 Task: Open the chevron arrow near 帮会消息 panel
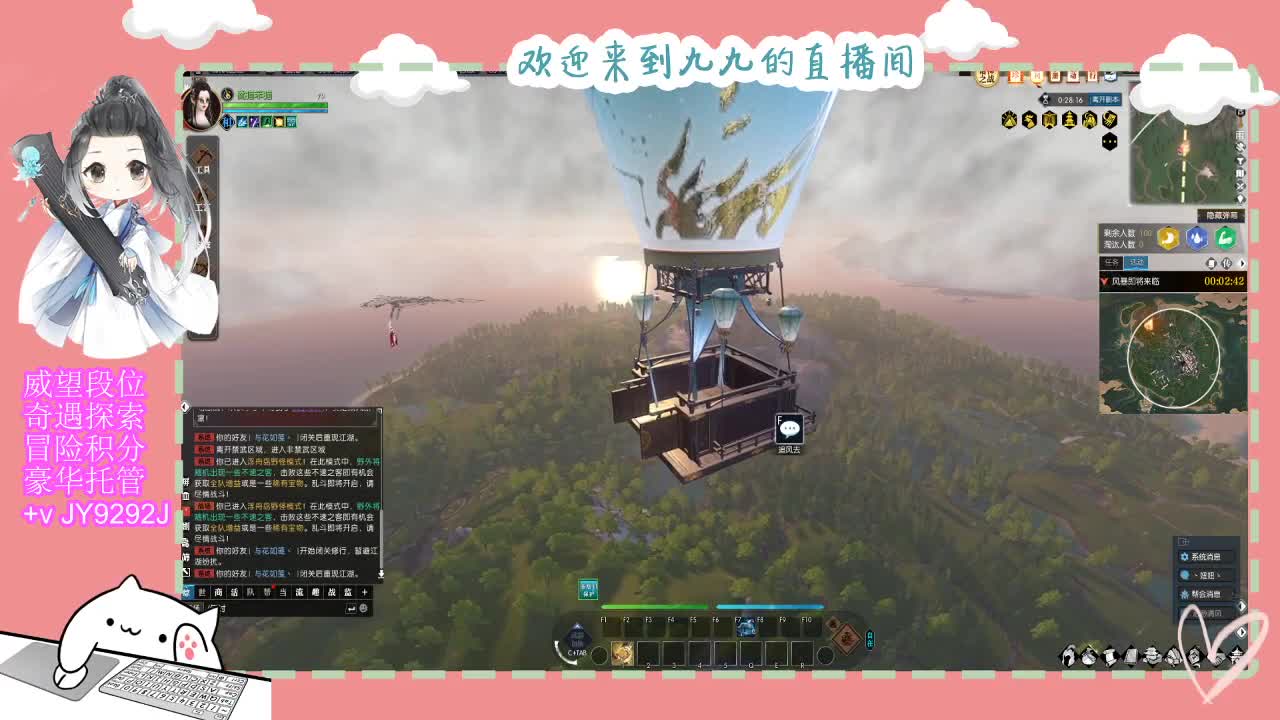[1242, 605]
